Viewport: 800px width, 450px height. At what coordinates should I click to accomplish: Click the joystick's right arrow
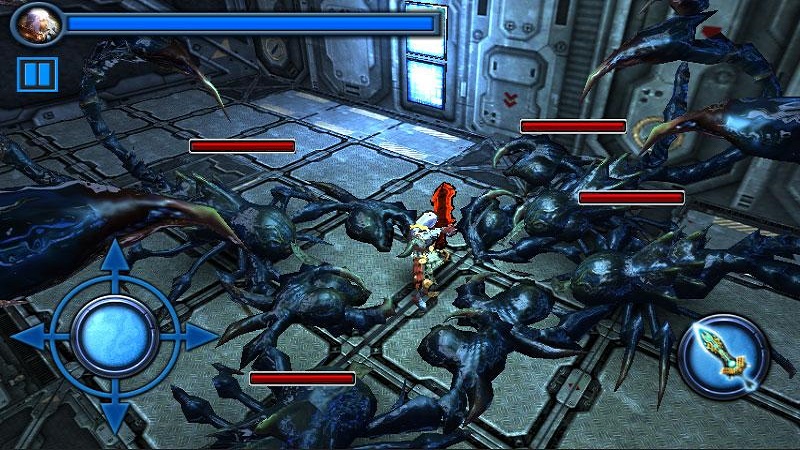[x=198, y=336]
